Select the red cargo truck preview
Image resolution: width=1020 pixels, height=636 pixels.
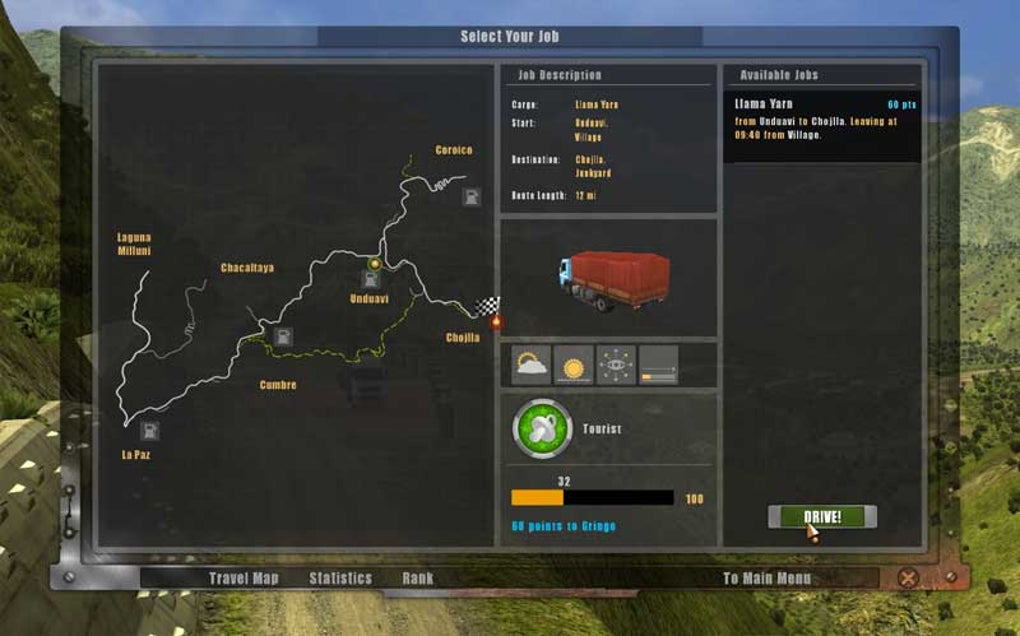pyautogui.click(x=614, y=279)
